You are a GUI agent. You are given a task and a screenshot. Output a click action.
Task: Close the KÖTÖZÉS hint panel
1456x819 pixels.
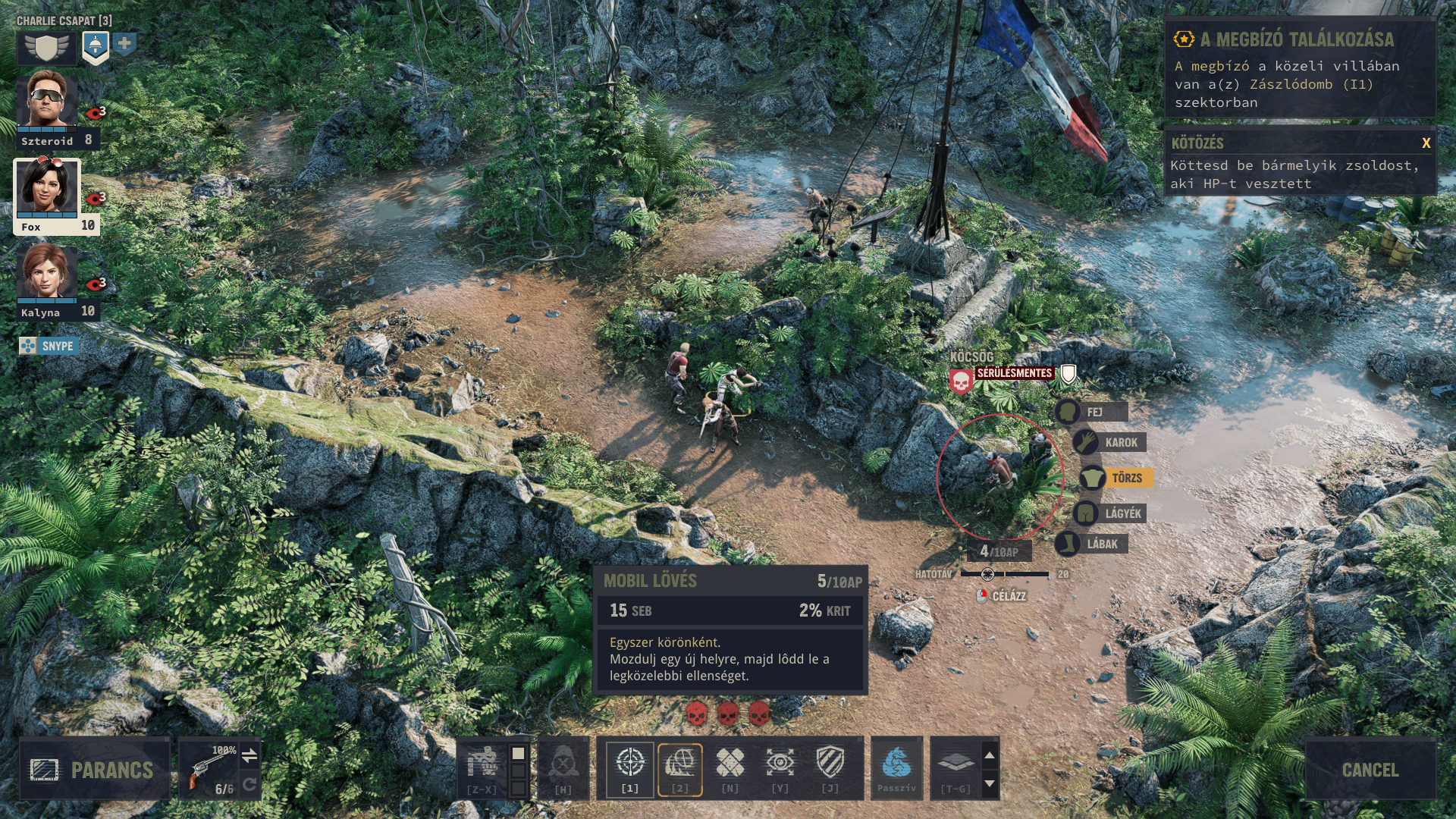click(x=1426, y=143)
